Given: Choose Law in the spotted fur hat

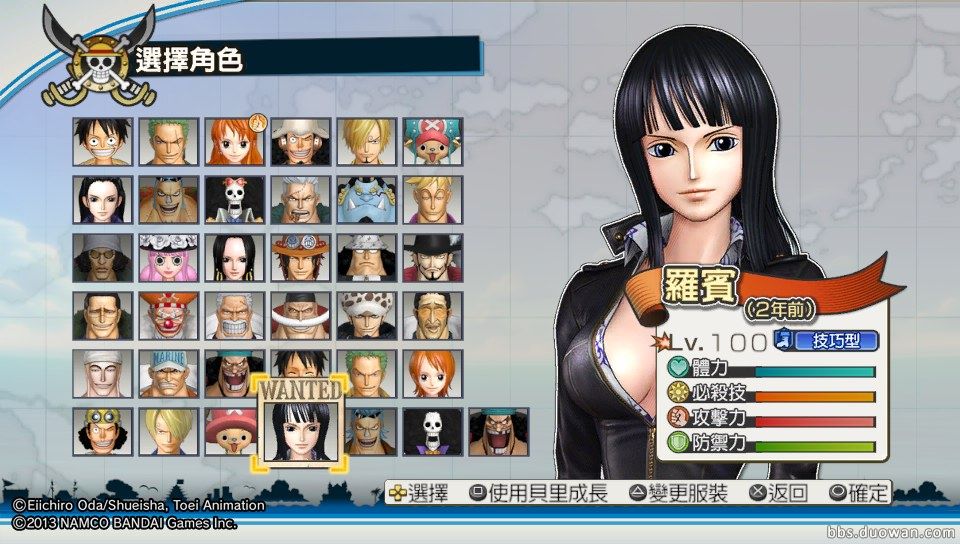Looking at the screenshot, I should (x=366, y=316).
